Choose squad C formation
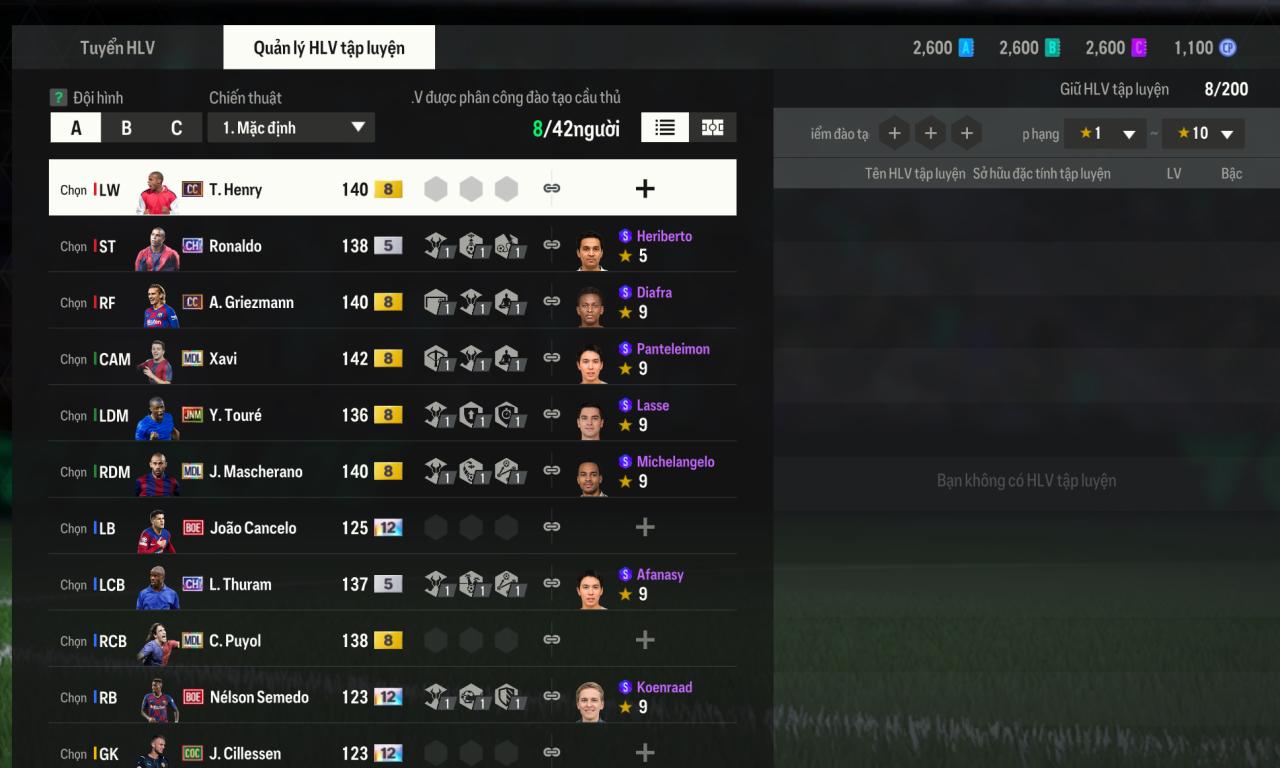 tap(176, 128)
